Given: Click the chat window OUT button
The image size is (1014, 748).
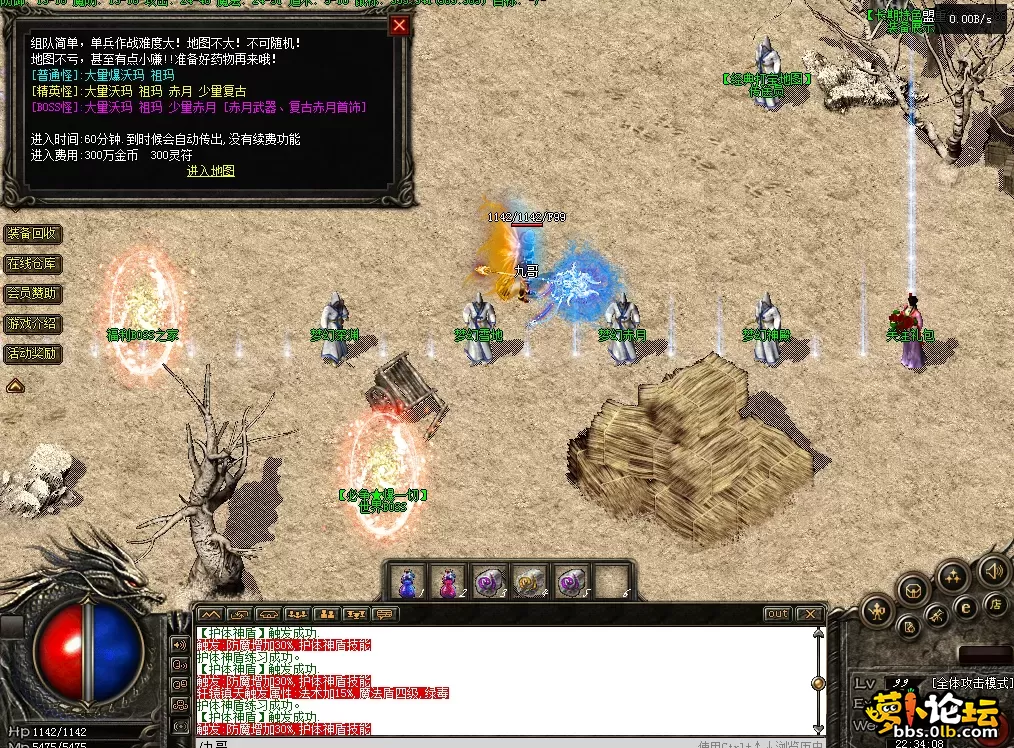Looking at the screenshot, I should (777, 614).
